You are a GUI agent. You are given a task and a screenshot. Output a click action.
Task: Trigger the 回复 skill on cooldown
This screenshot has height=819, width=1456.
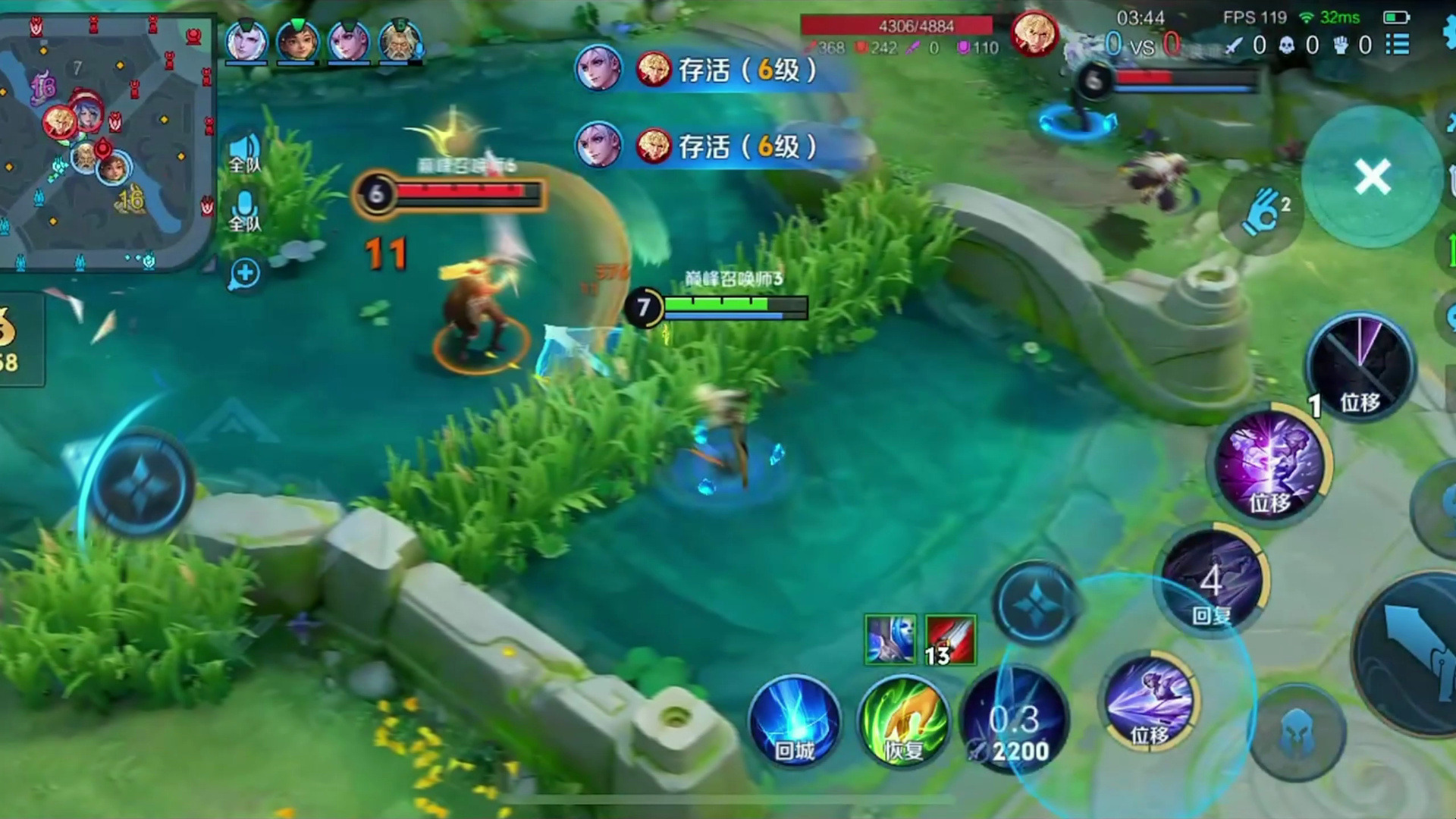1212,582
